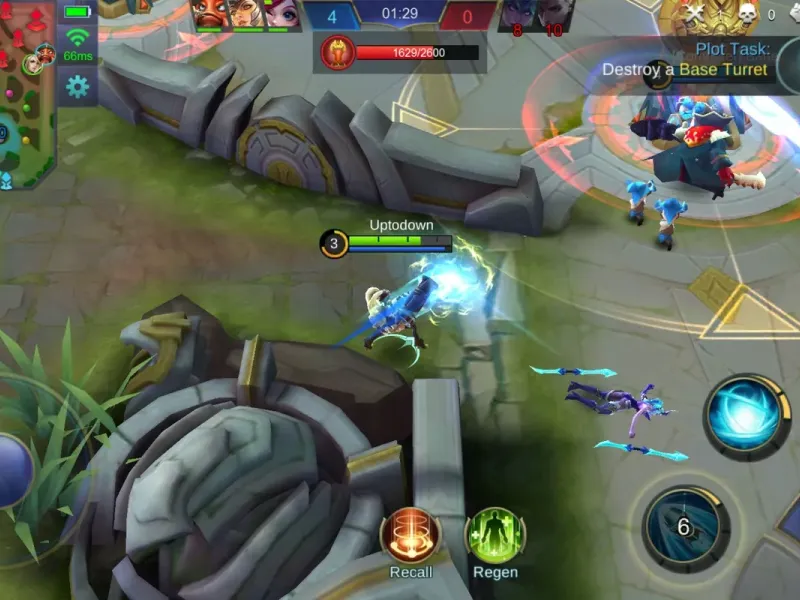Image resolution: width=800 pixels, height=600 pixels.
Task: Open the gear settings menu
Action: [76, 87]
